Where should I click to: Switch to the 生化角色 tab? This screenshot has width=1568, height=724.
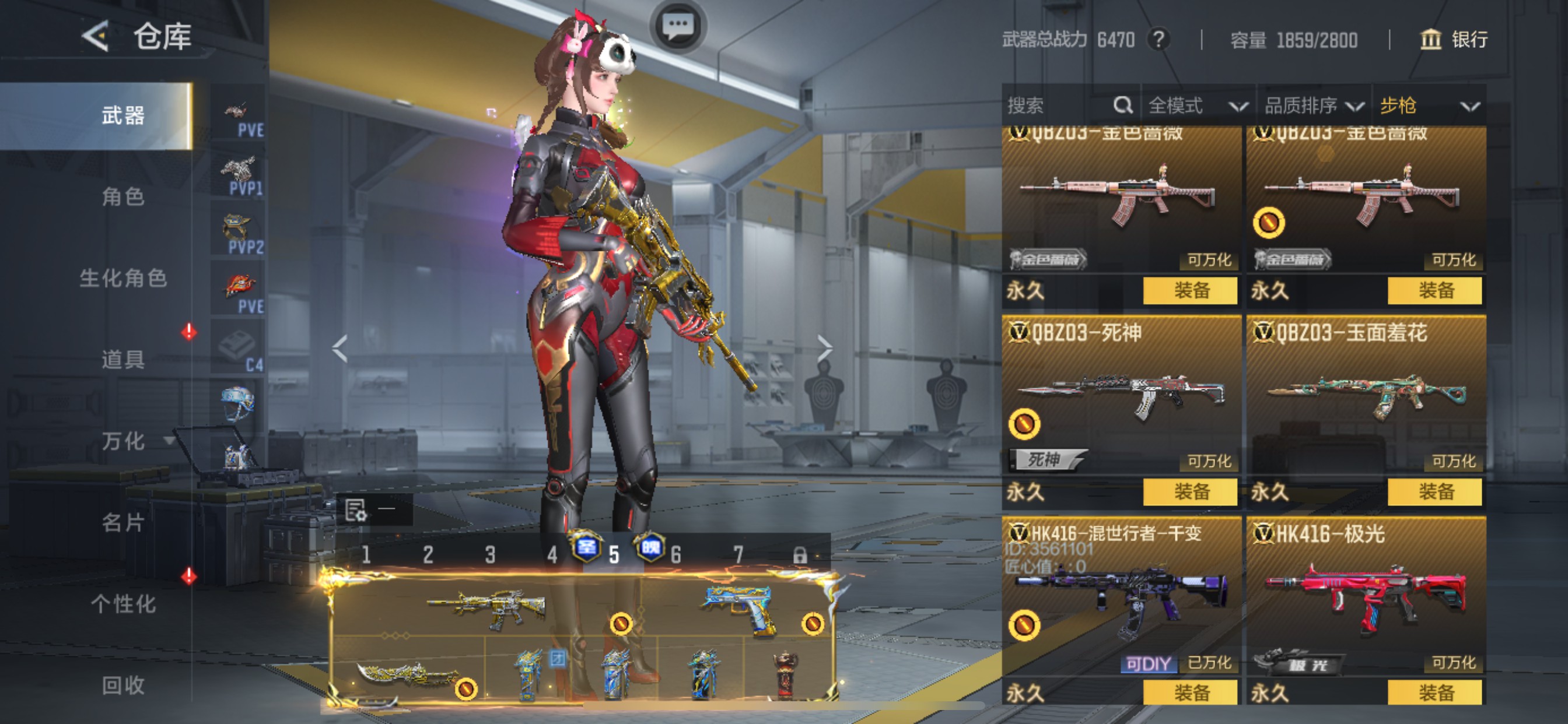point(123,278)
